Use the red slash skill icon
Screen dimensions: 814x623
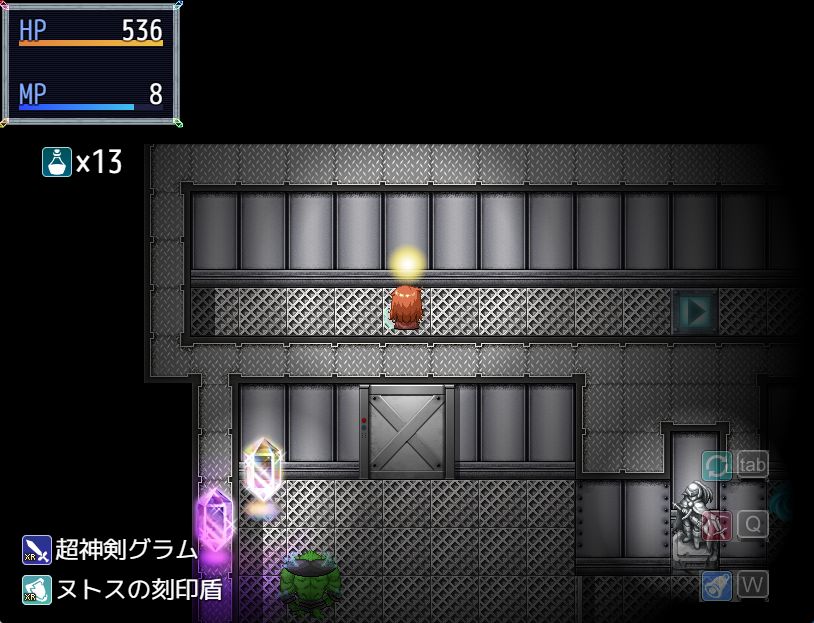click(x=716, y=525)
